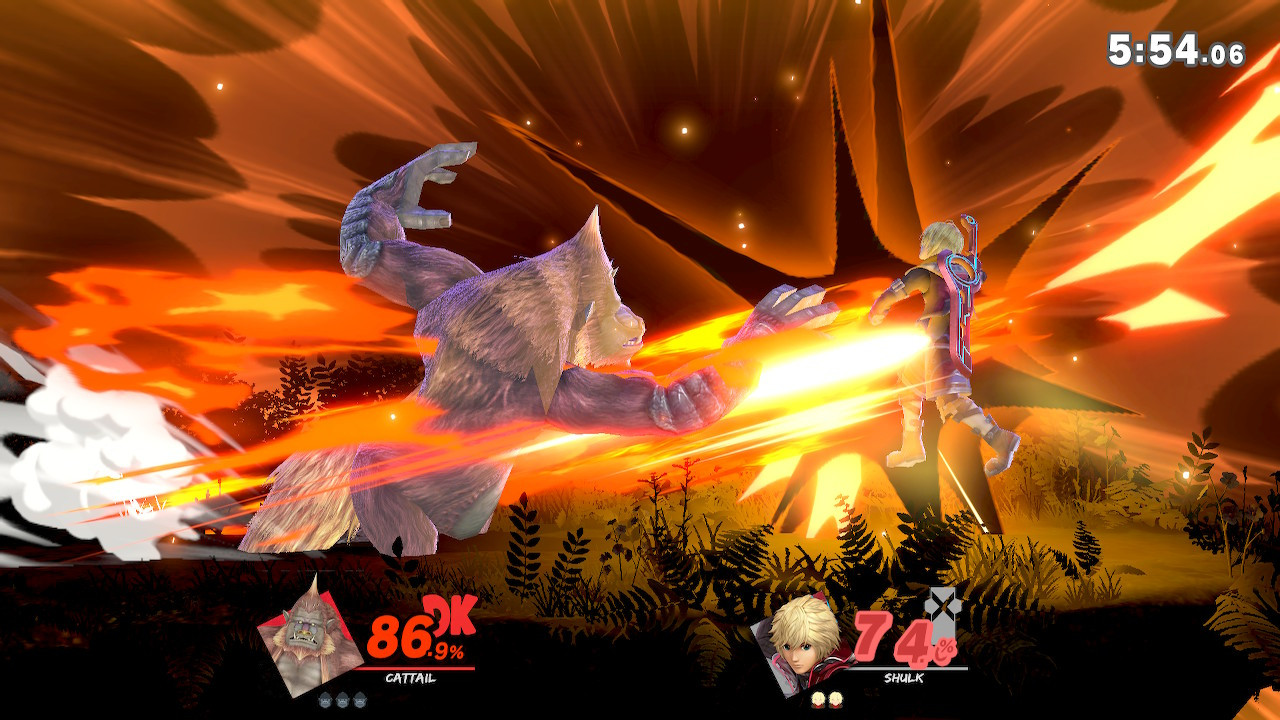Click the first DK stock head icon
Viewport: 1280px width, 720px height.
[x=324, y=700]
